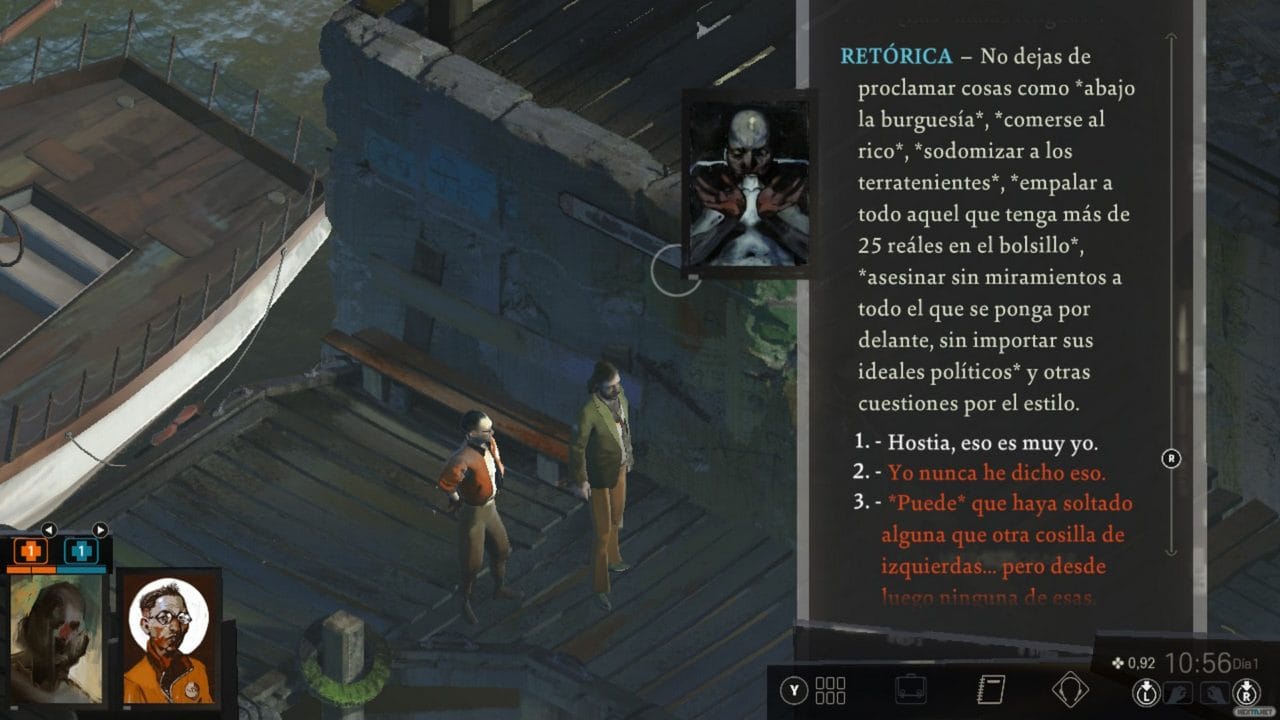The height and width of the screenshot is (720, 1280).
Task: Click the left arrow above the portraits
Action: coord(50,530)
